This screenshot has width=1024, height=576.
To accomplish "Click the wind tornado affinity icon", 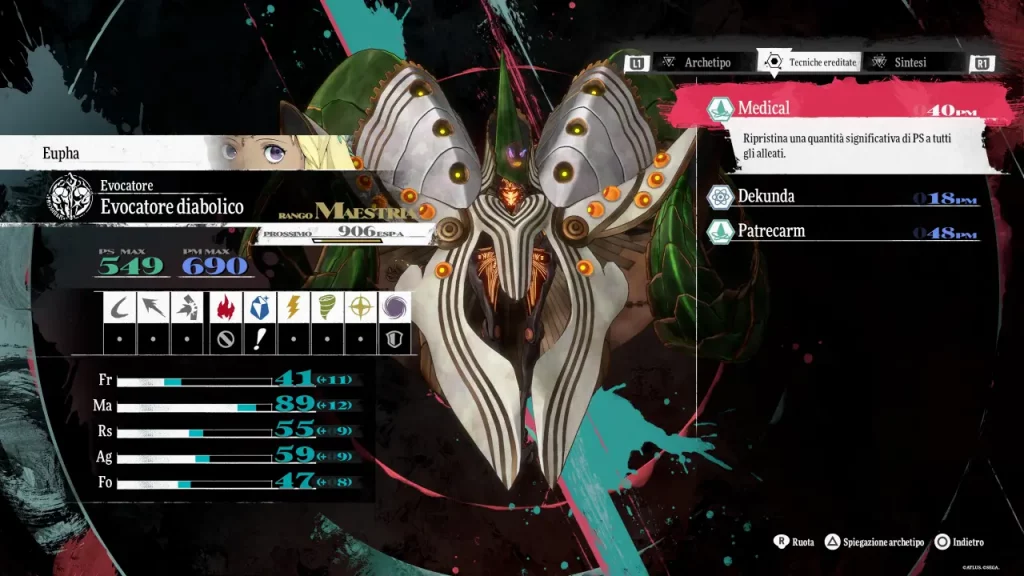I will [328, 306].
